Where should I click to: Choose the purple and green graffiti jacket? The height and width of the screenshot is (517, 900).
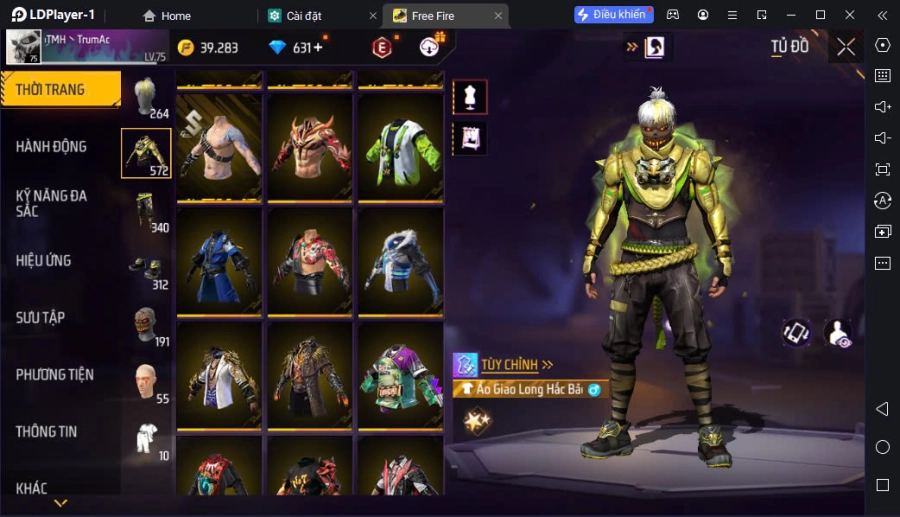coord(400,376)
